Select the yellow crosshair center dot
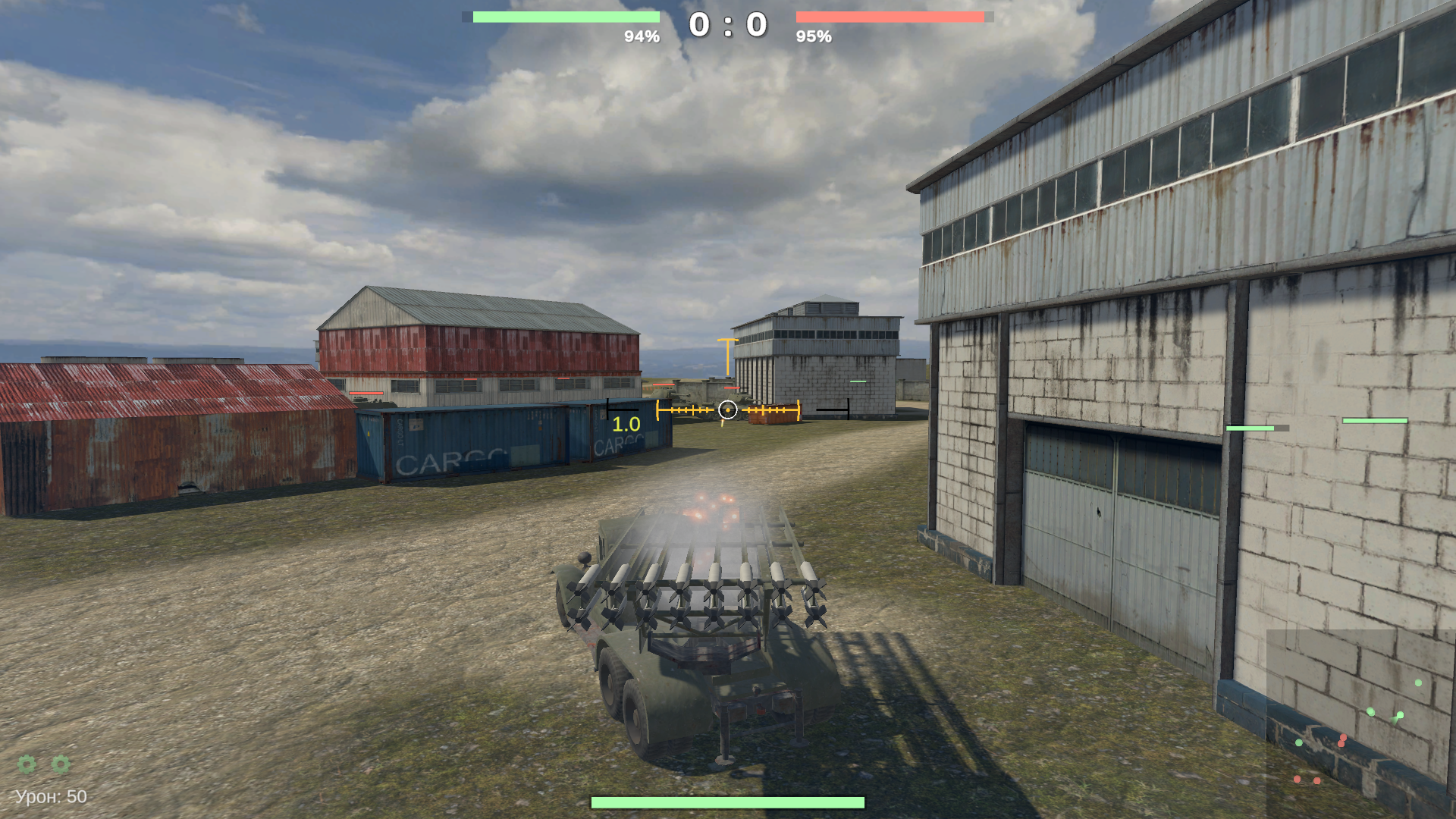This screenshot has height=819, width=1456. [727, 409]
